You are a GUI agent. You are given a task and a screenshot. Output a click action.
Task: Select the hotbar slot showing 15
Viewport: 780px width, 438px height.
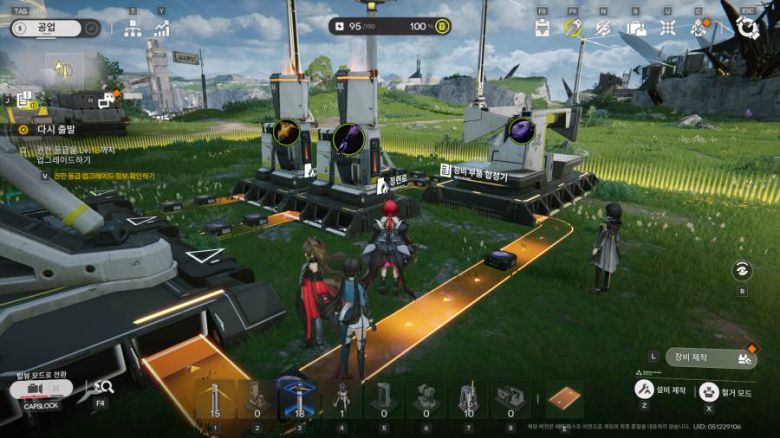(214, 400)
